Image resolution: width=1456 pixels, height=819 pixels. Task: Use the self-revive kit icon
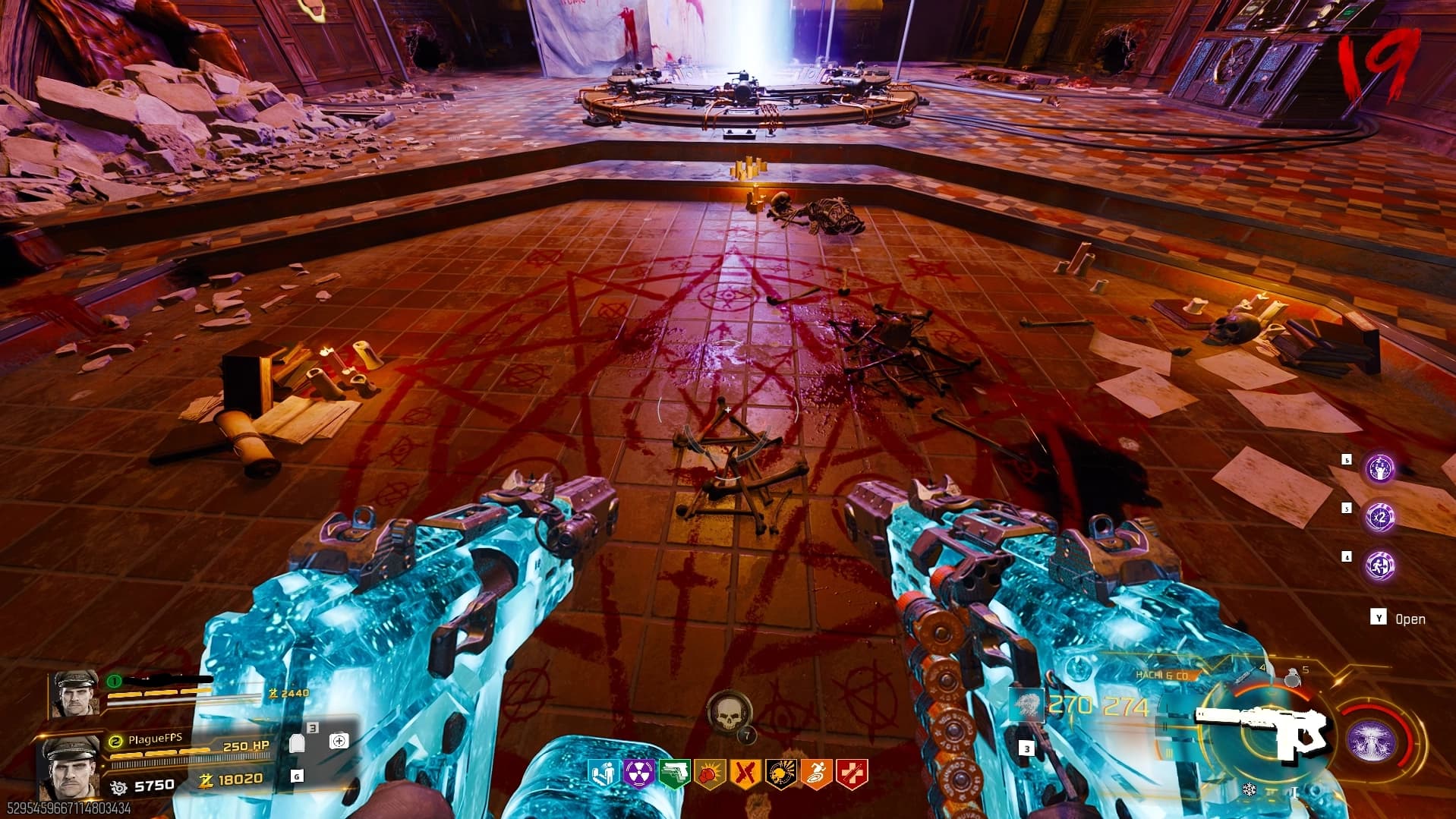point(339,741)
